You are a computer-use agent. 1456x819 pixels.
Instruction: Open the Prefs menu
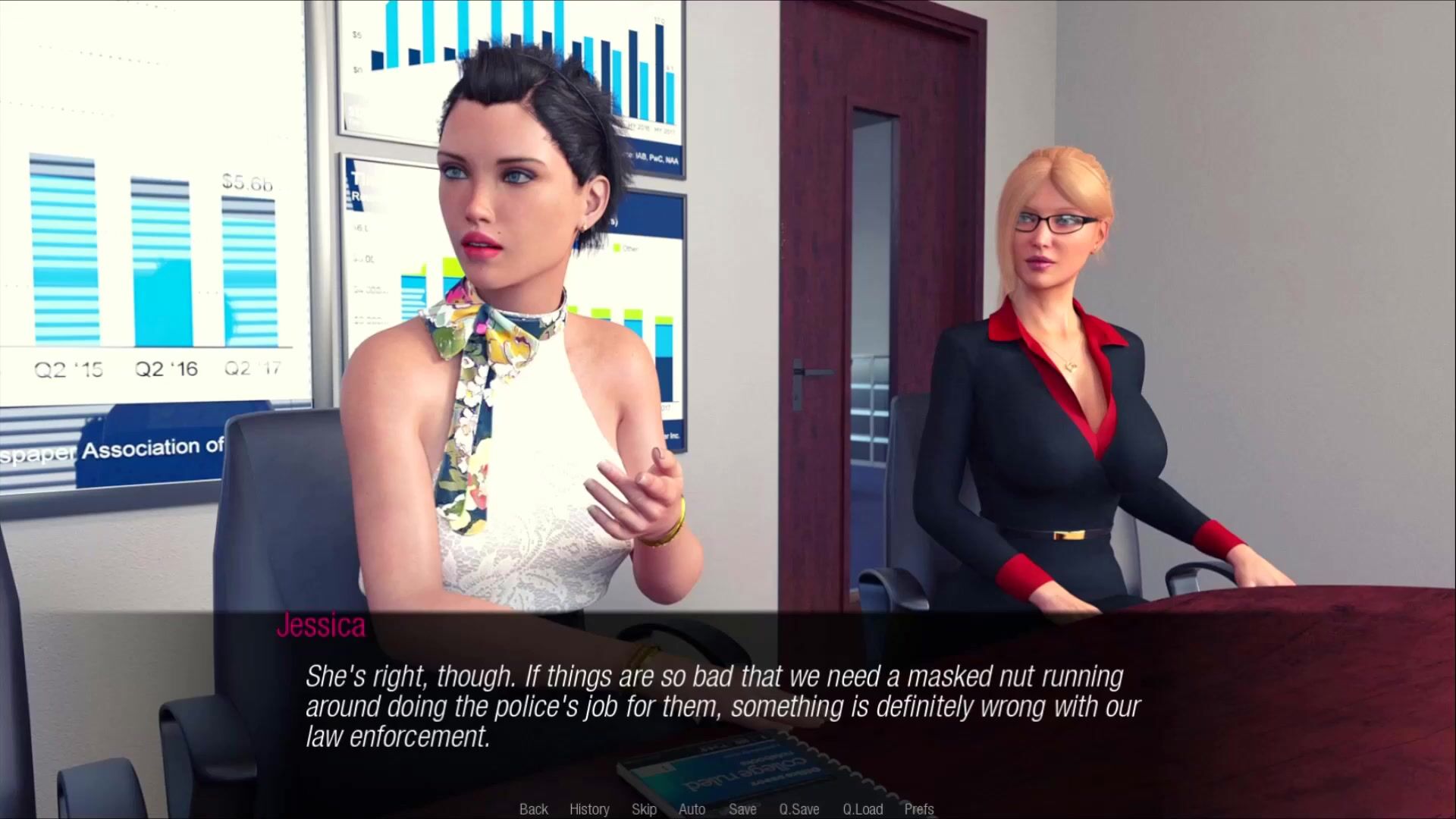coord(919,809)
